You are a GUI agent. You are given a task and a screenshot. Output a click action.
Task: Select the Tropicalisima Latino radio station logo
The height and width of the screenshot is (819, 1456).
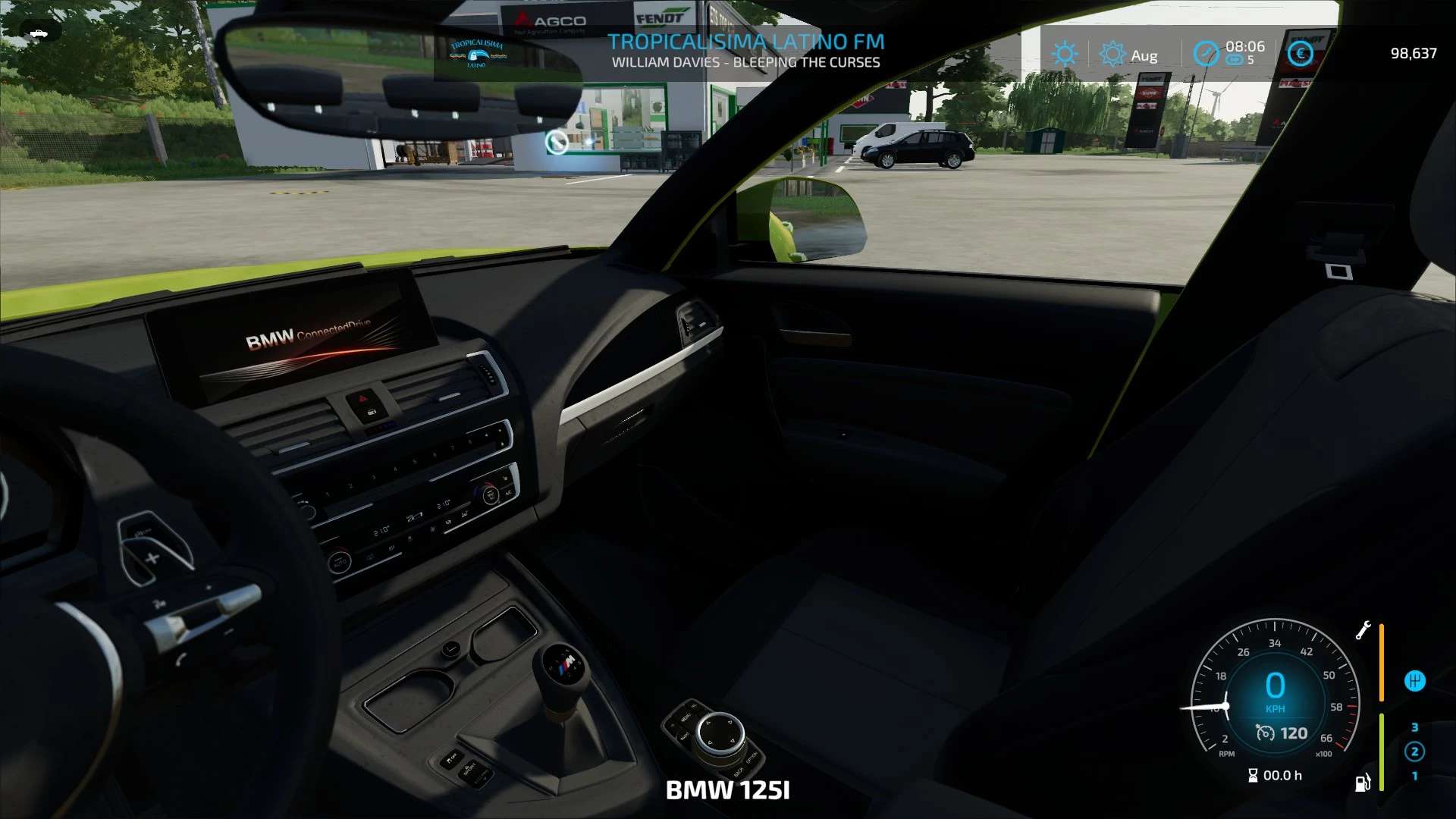[x=477, y=54]
